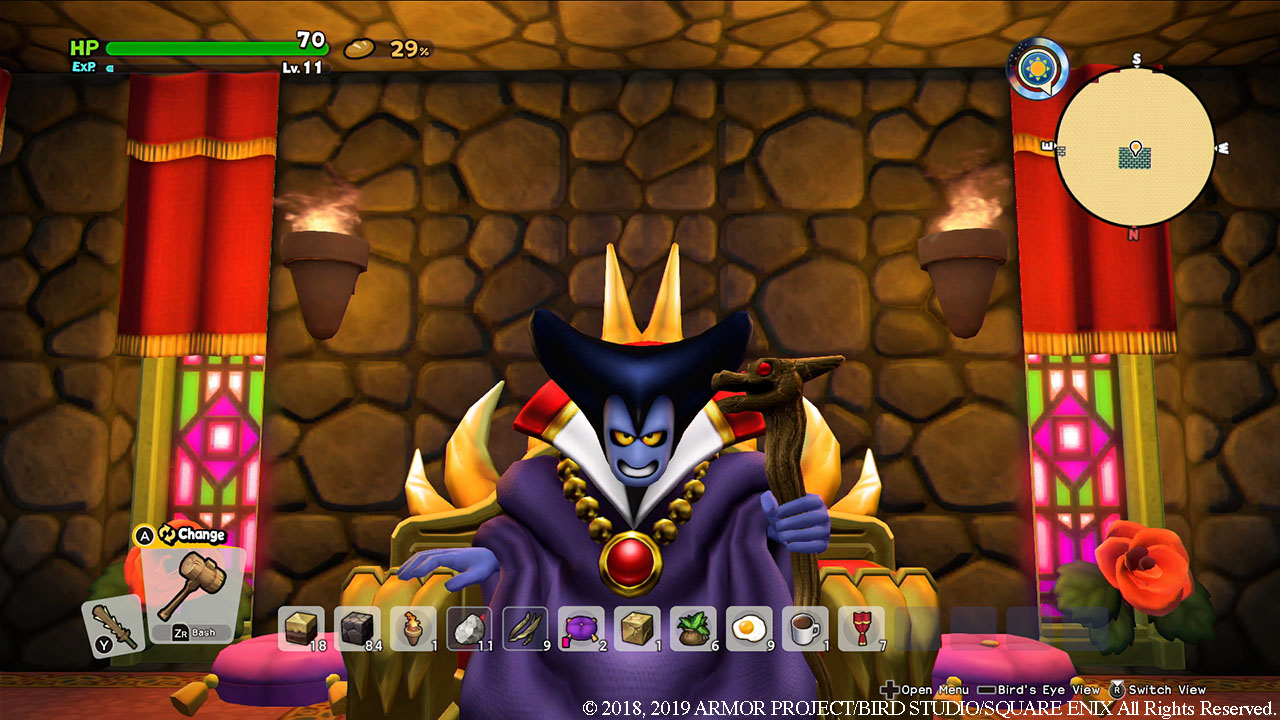Select the leafy potted plant slot

pyautogui.click(x=693, y=628)
